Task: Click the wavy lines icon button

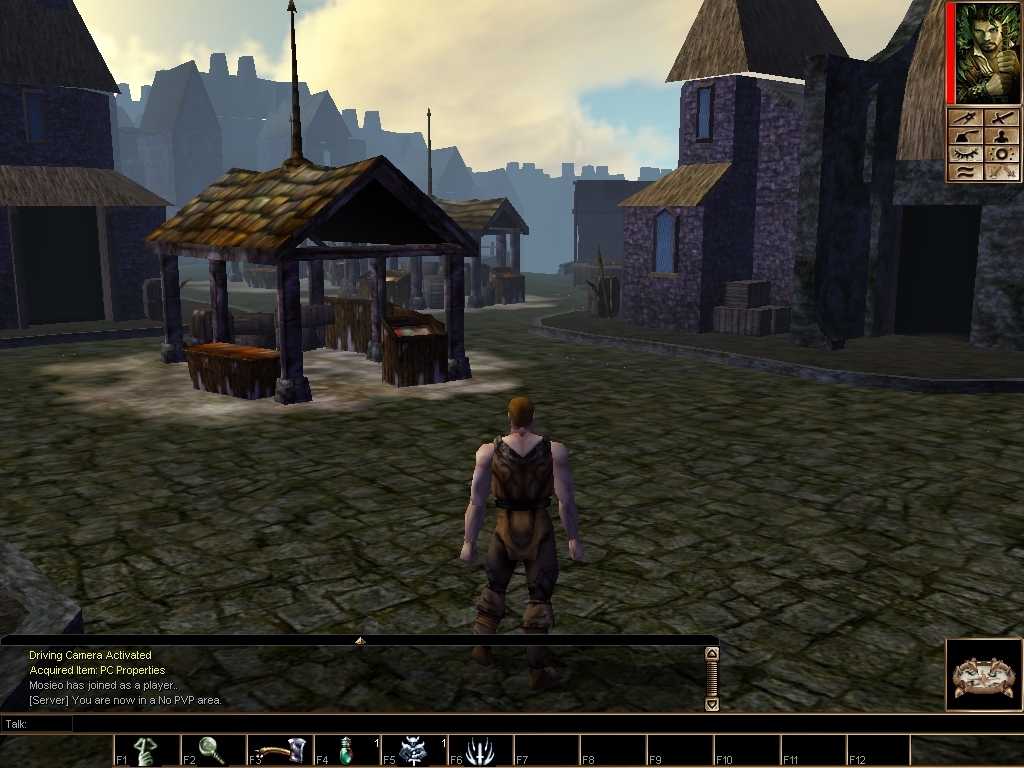Action: pos(965,172)
